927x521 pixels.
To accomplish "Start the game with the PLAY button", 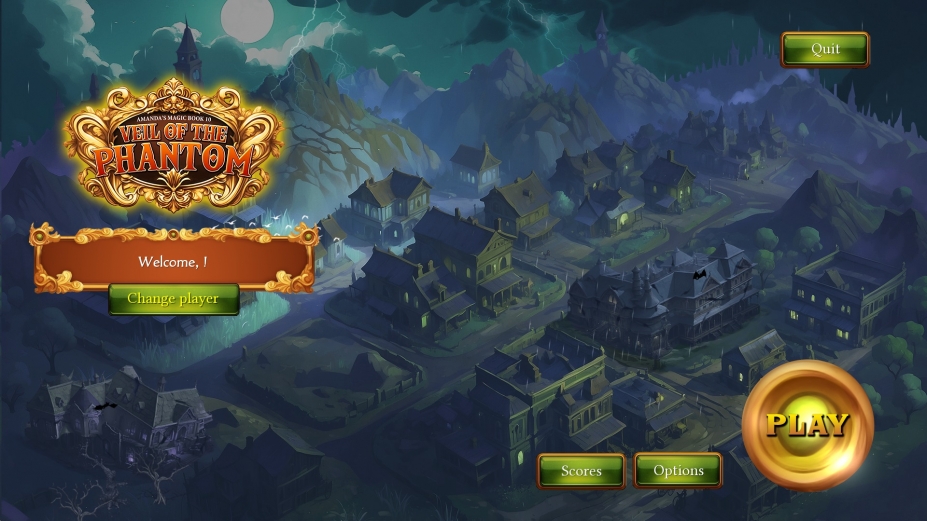I will point(807,425).
